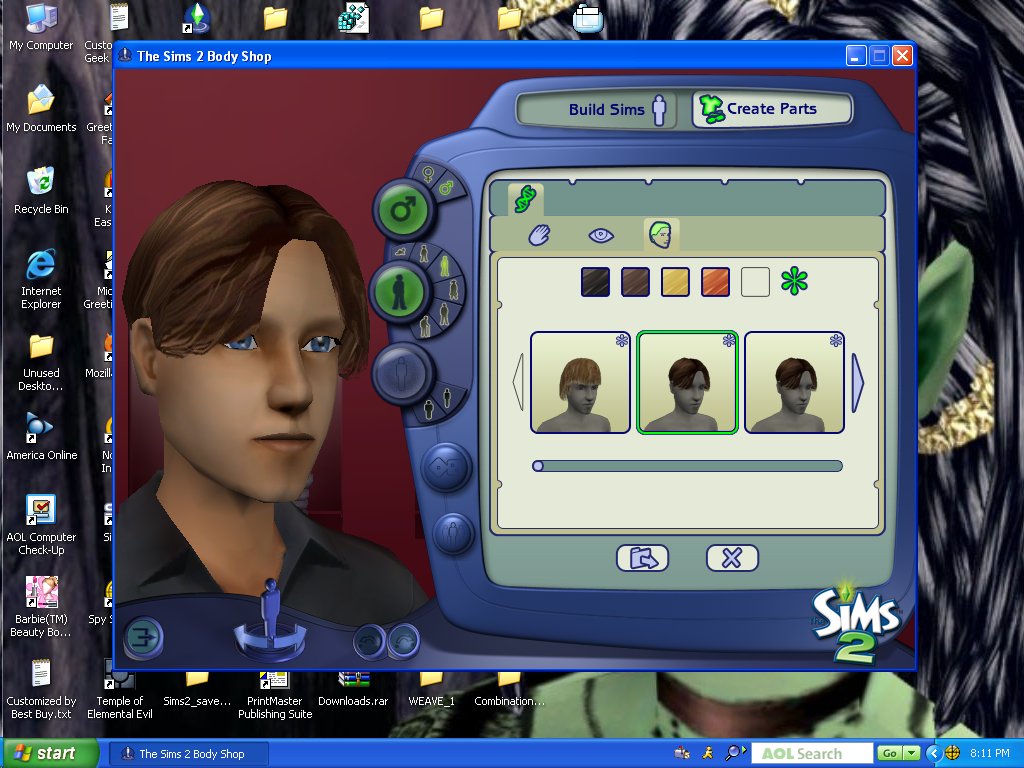
Task: Select the large green male gender button
Action: pos(402,210)
